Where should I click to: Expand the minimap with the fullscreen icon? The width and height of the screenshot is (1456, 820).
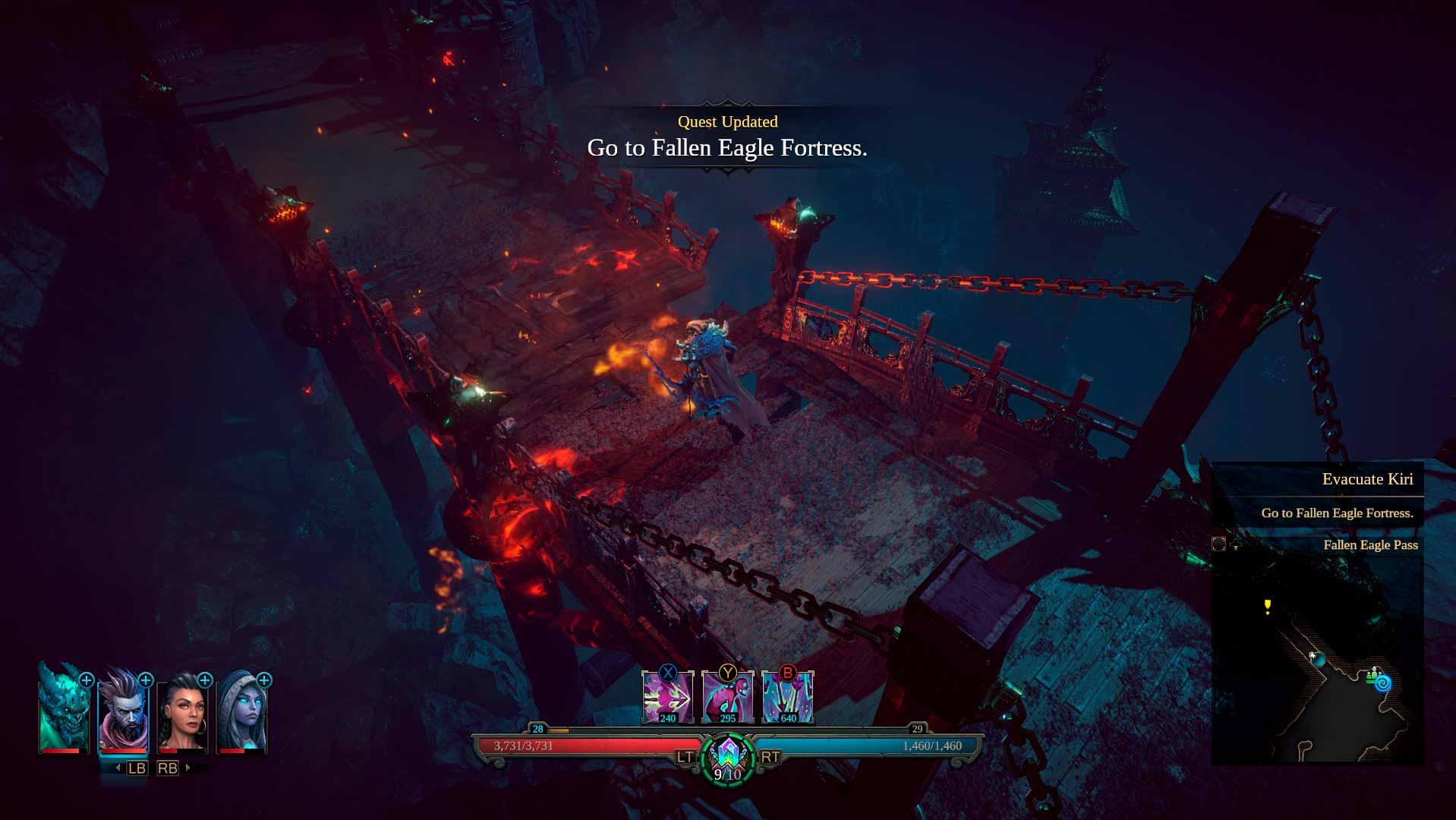click(x=1218, y=544)
